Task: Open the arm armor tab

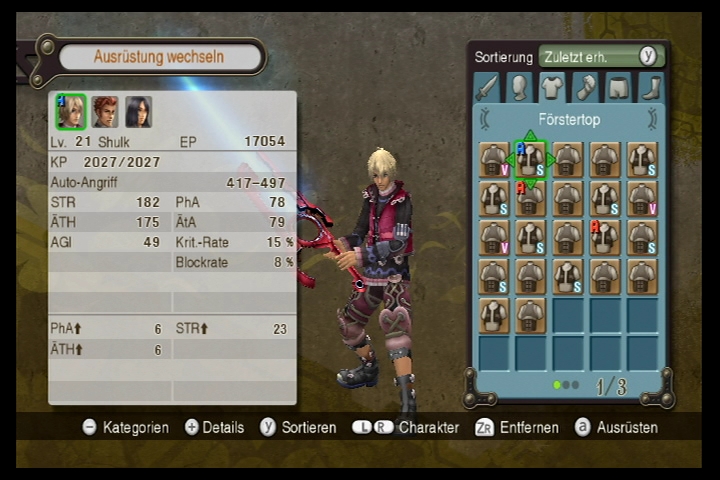Action: point(585,88)
